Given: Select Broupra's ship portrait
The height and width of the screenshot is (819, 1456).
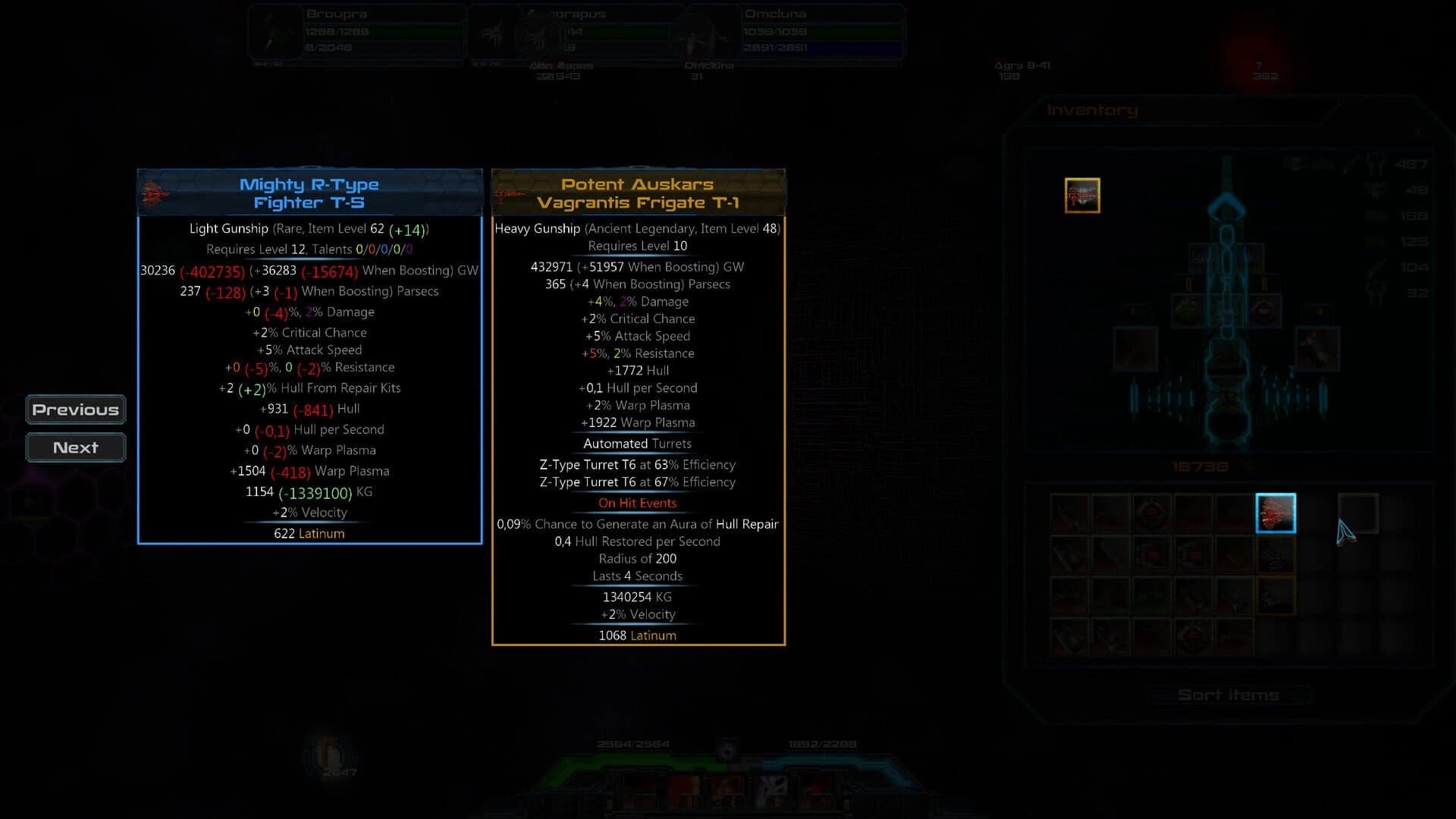Looking at the screenshot, I should point(273,32).
